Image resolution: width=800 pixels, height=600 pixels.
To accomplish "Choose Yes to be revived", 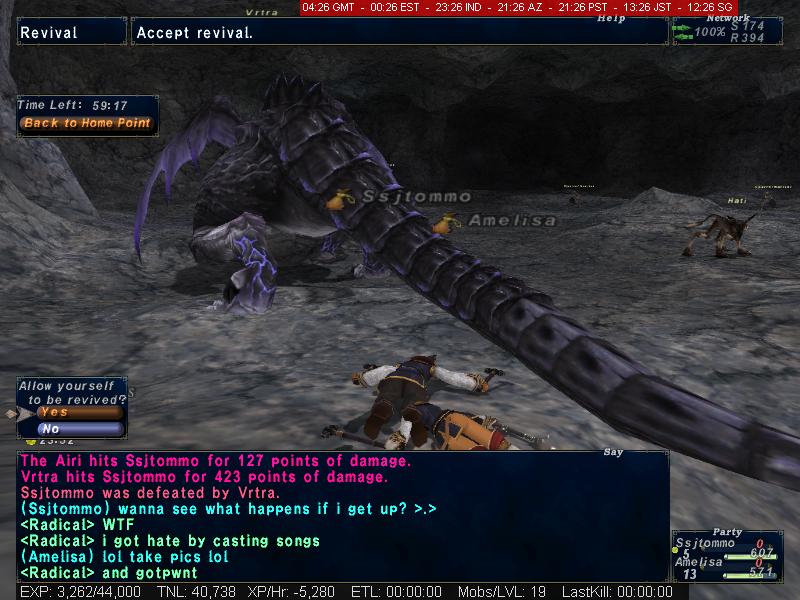I will tap(79, 412).
